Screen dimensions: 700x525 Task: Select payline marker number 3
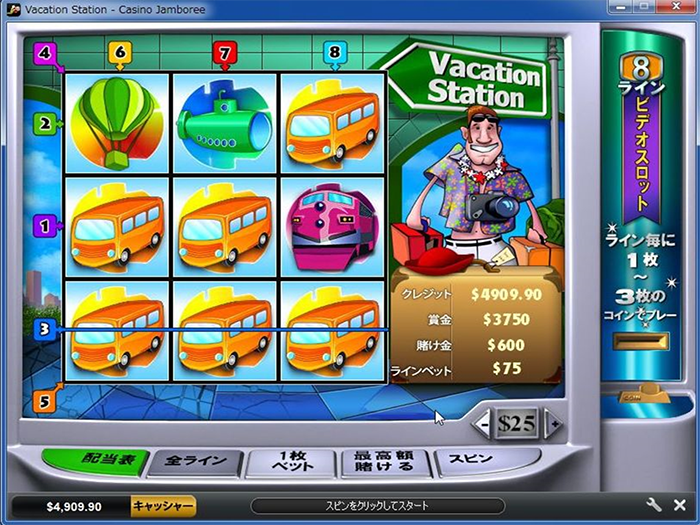click(x=43, y=328)
